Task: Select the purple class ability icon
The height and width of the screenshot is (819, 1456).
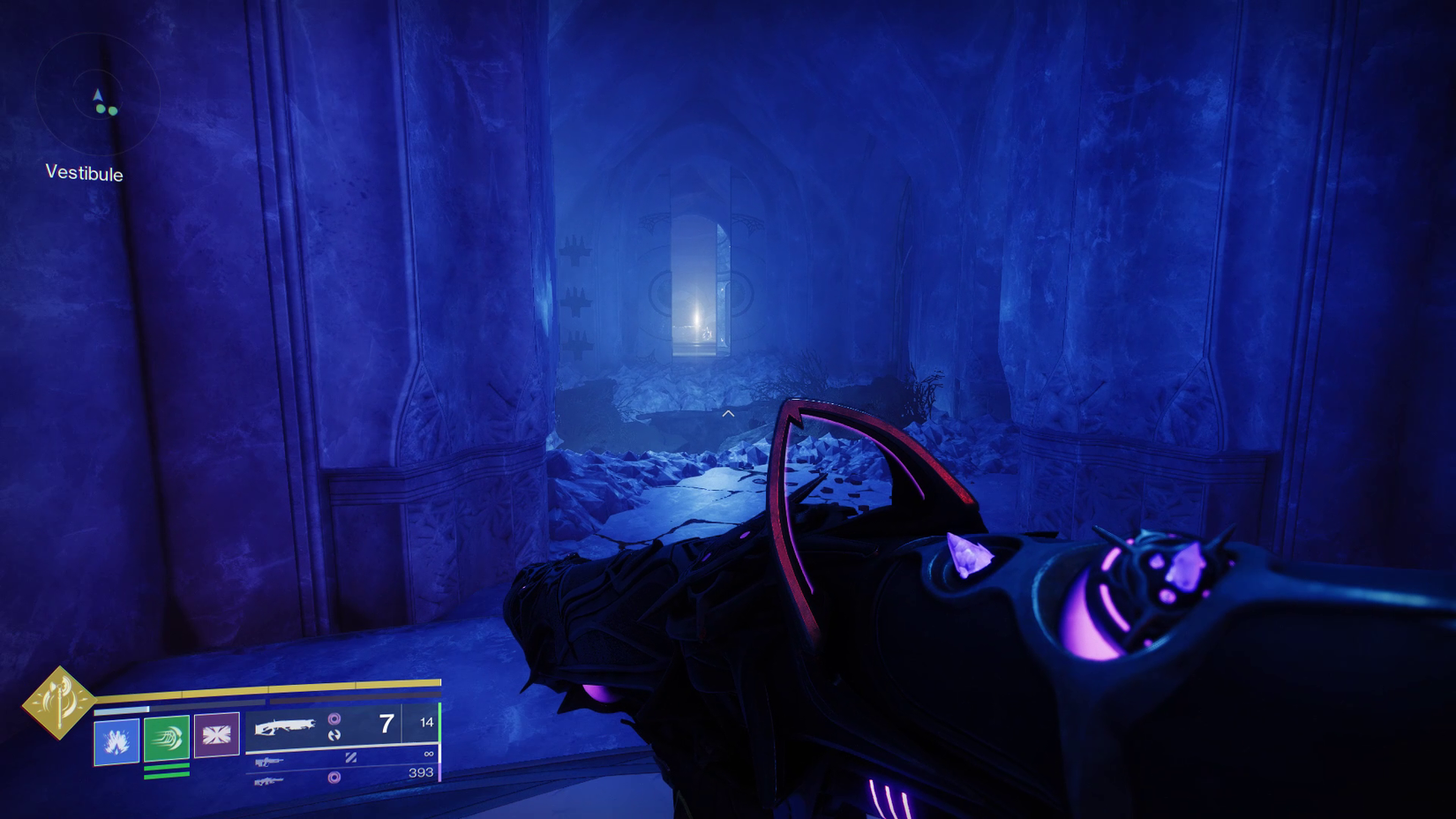Action: [x=215, y=733]
